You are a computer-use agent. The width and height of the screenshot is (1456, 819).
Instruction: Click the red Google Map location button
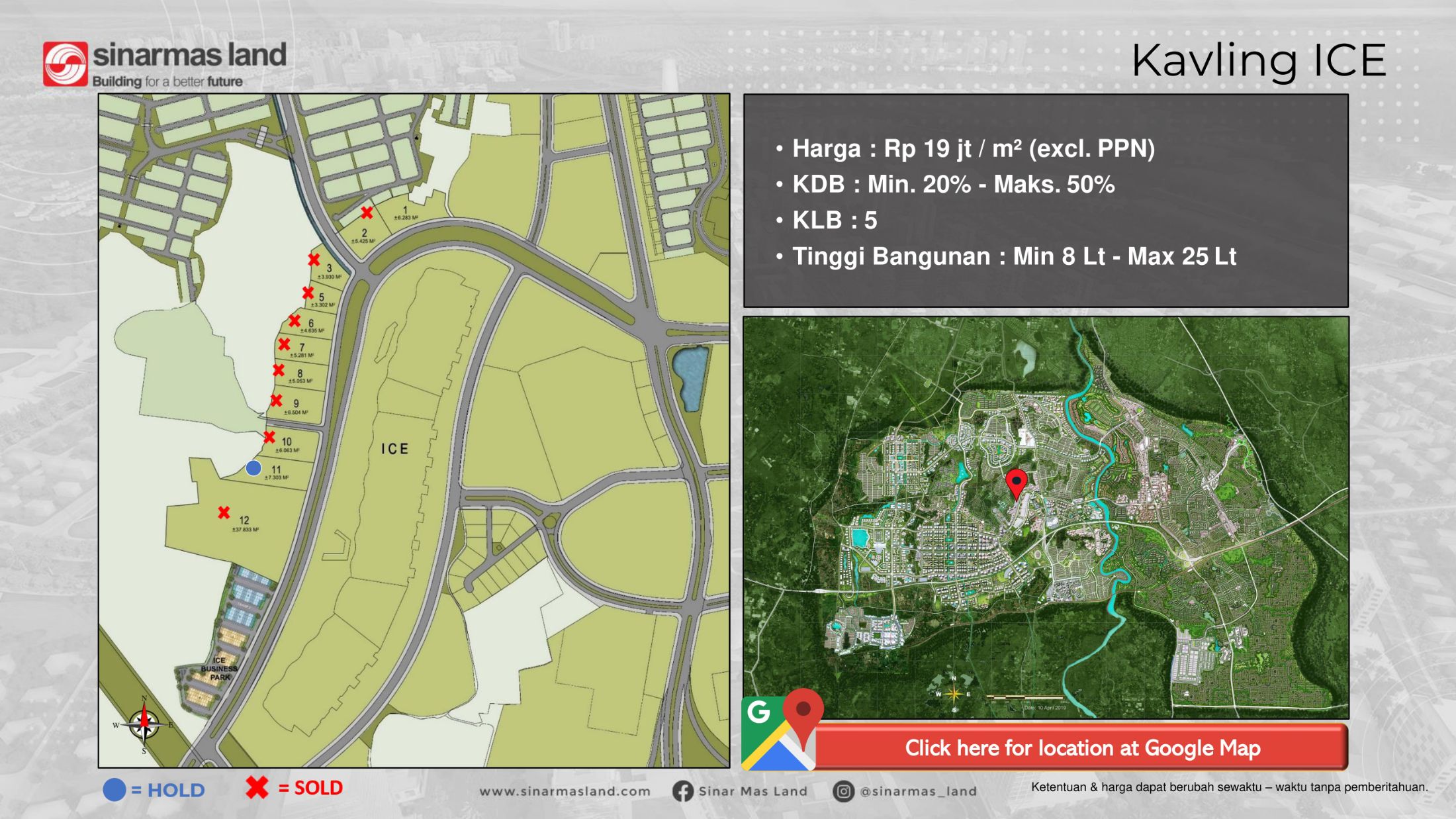click(x=1081, y=747)
